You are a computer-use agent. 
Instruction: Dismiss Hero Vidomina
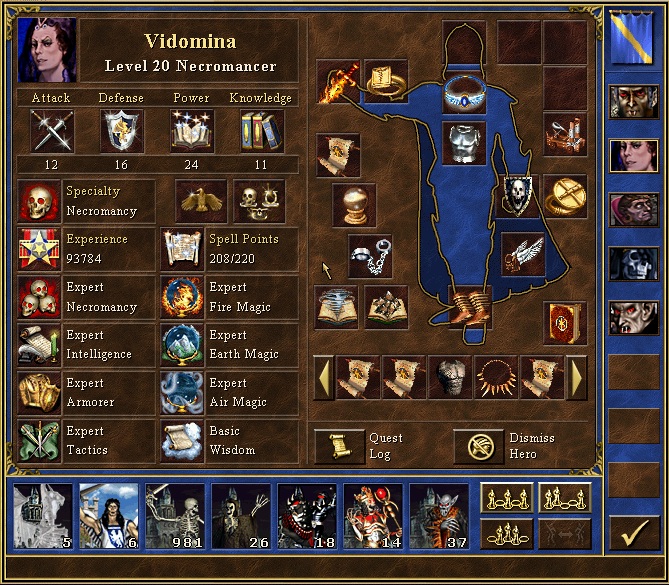point(478,446)
